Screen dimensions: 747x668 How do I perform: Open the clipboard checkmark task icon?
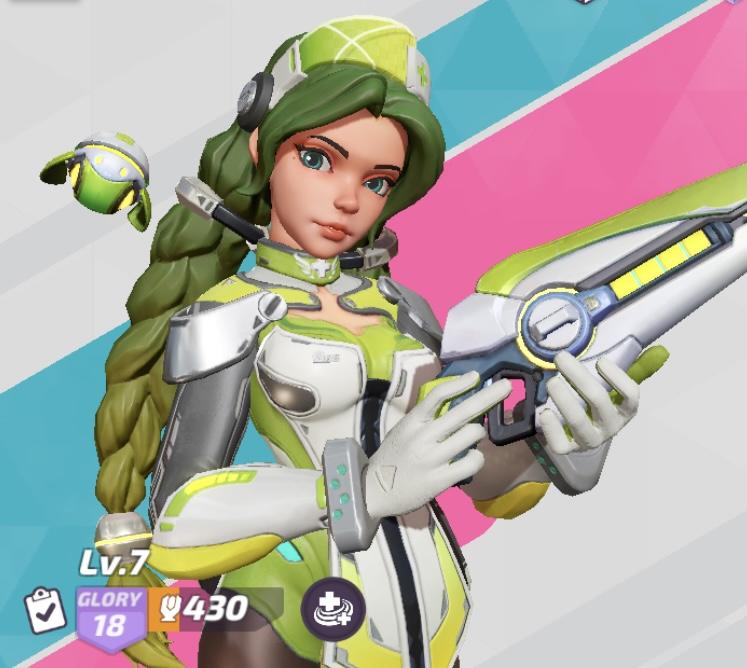[x=46, y=610]
